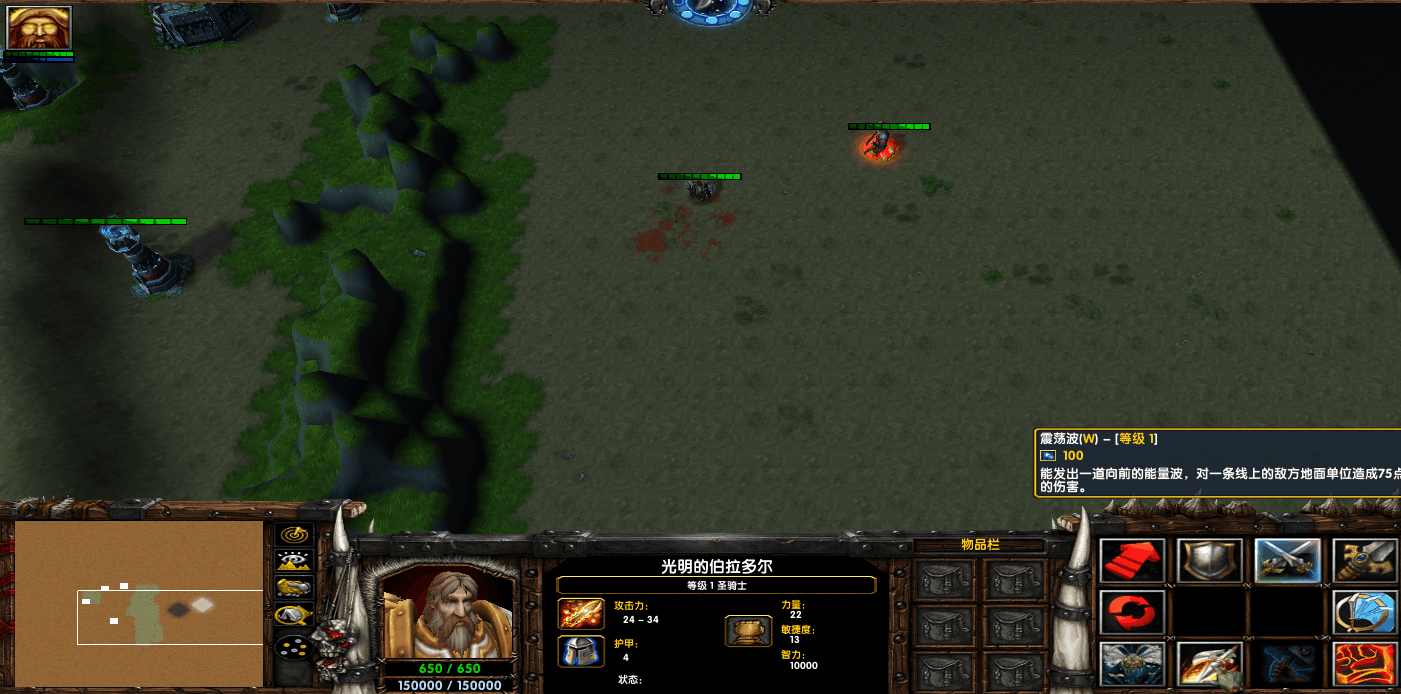Activate the minimap signal ping button
The image size is (1401, 694).
294,535
